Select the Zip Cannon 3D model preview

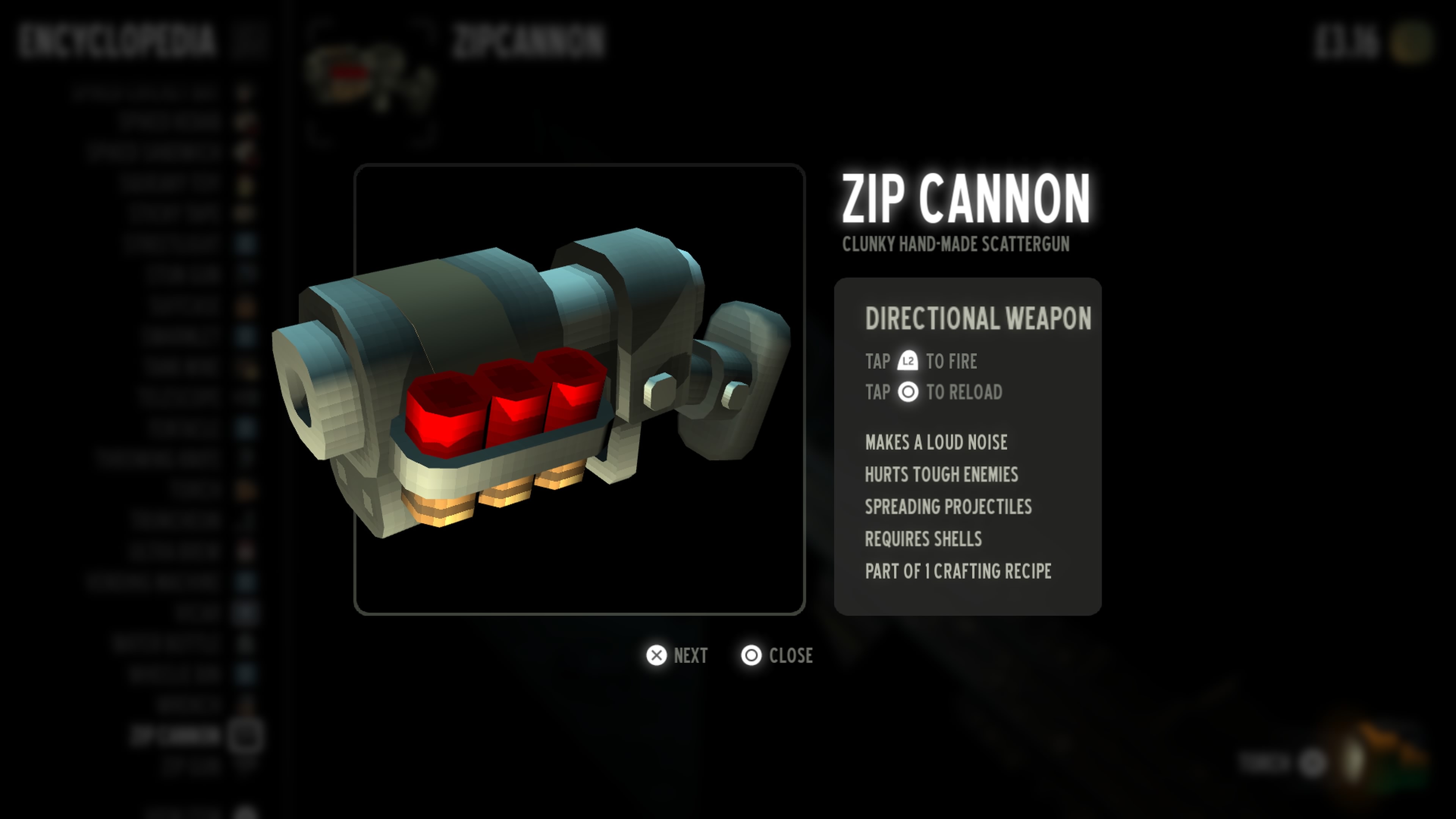(x=579, y=389)
